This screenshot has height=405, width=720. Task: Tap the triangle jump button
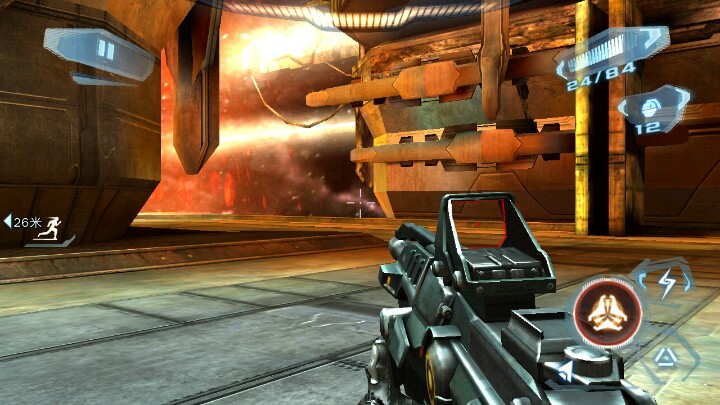tap(664, 357)
